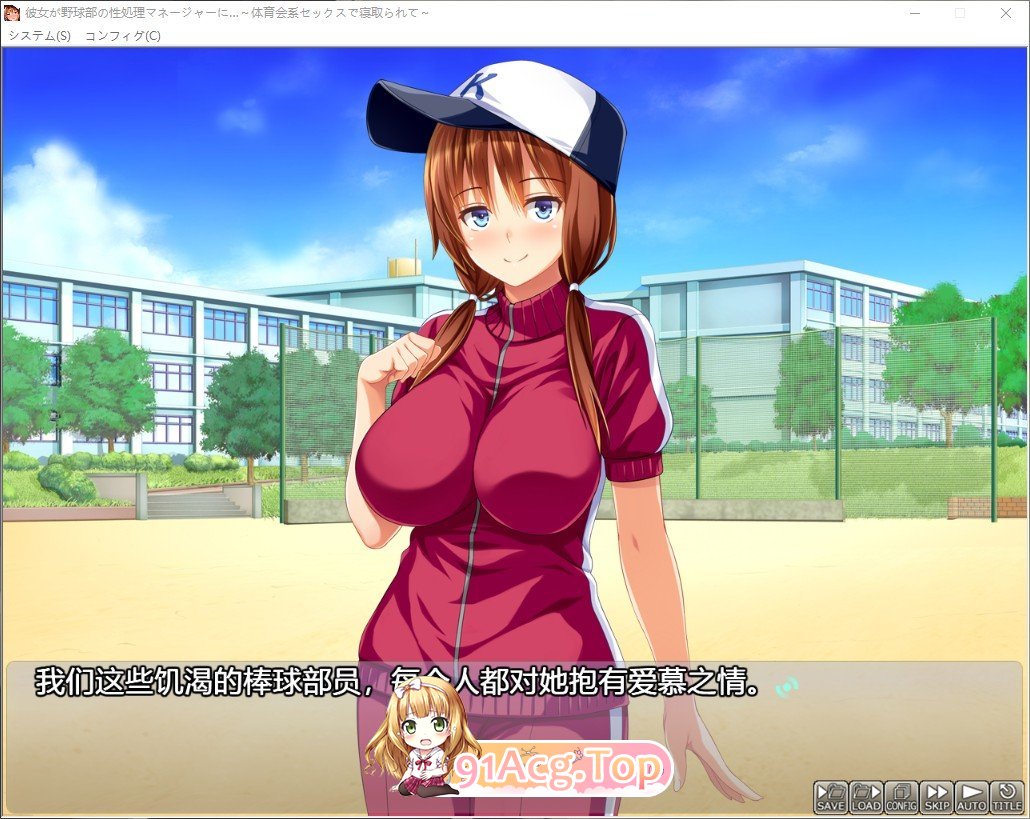Toggle AUTO text advance
This screenshot has height=819, width=1030.
pos(972,797)
